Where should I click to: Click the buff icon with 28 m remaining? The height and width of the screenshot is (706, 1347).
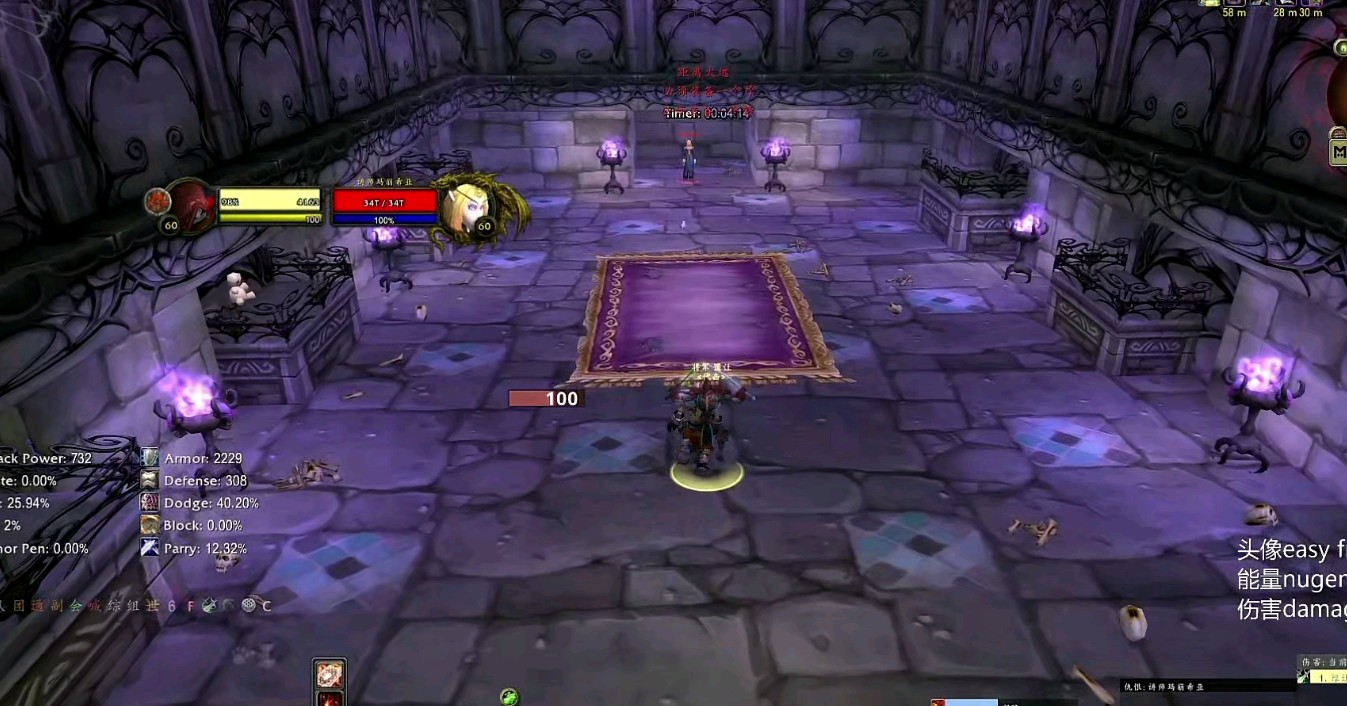click(1285, 3)
